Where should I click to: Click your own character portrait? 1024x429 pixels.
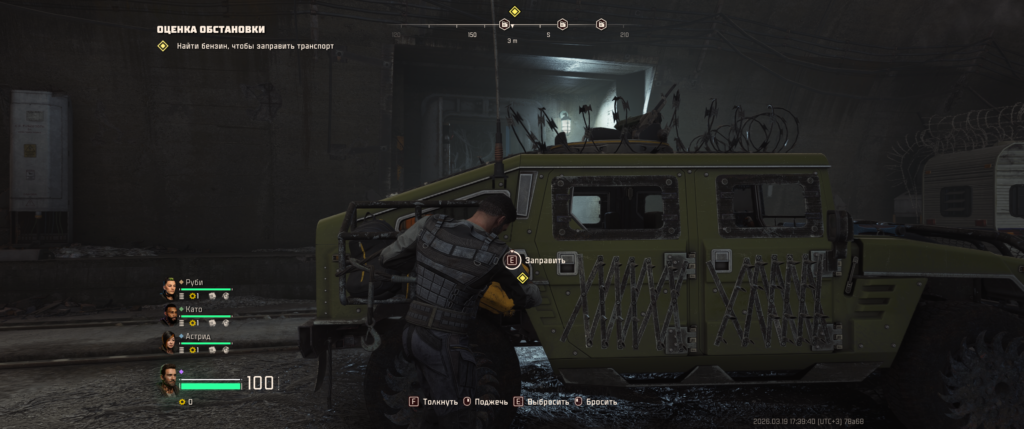tap(170, 380)
